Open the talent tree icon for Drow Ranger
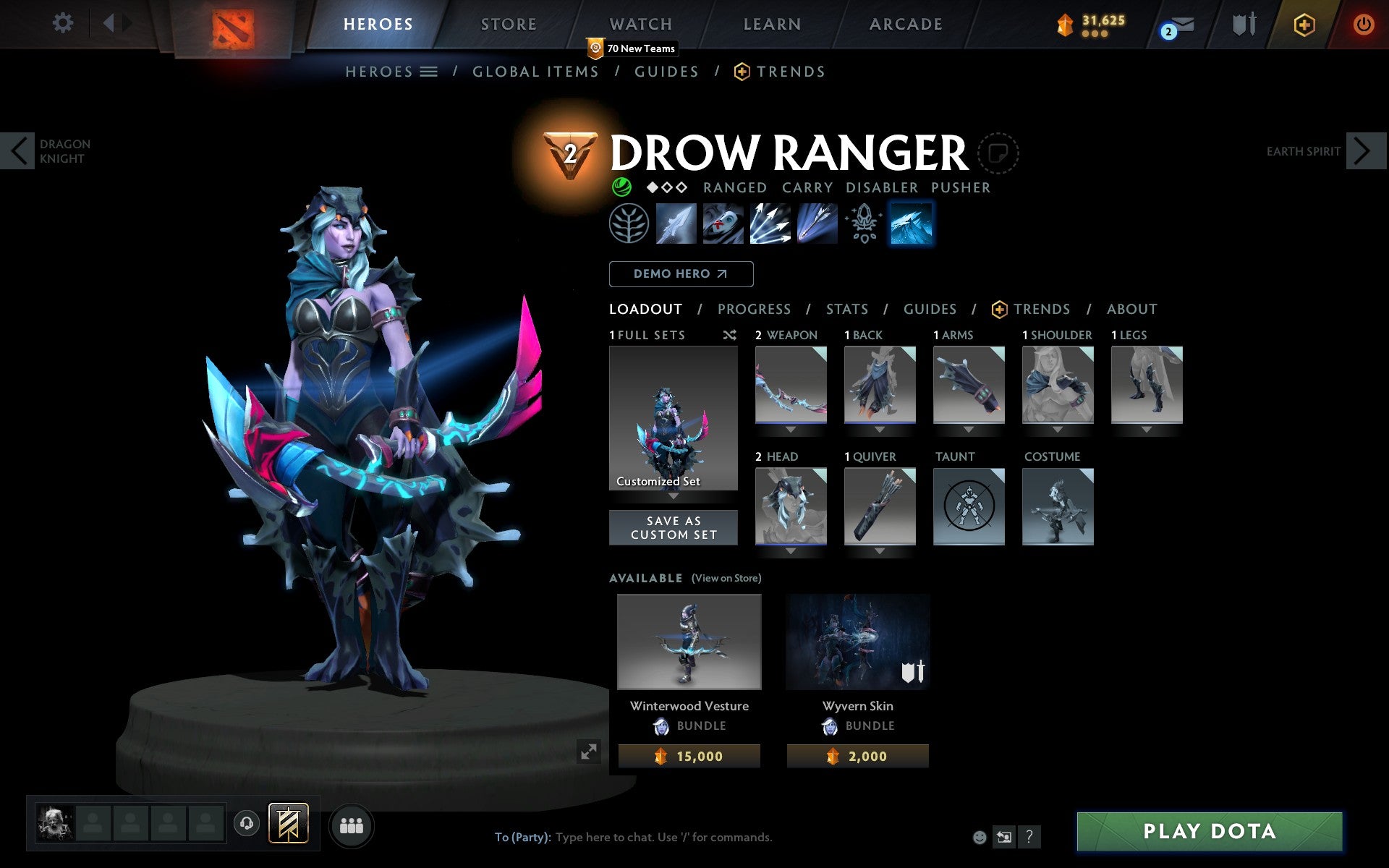Screen dimensions: 1389x868 [x=629, y=224]
